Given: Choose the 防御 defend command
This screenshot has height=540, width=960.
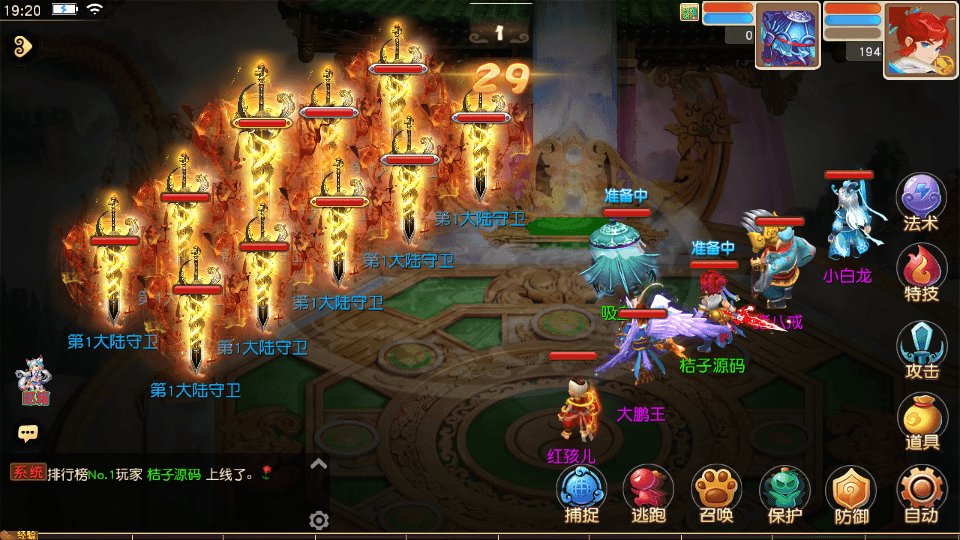Looking at the screenshot, I should pyautogui.click(x=851, y=493).
